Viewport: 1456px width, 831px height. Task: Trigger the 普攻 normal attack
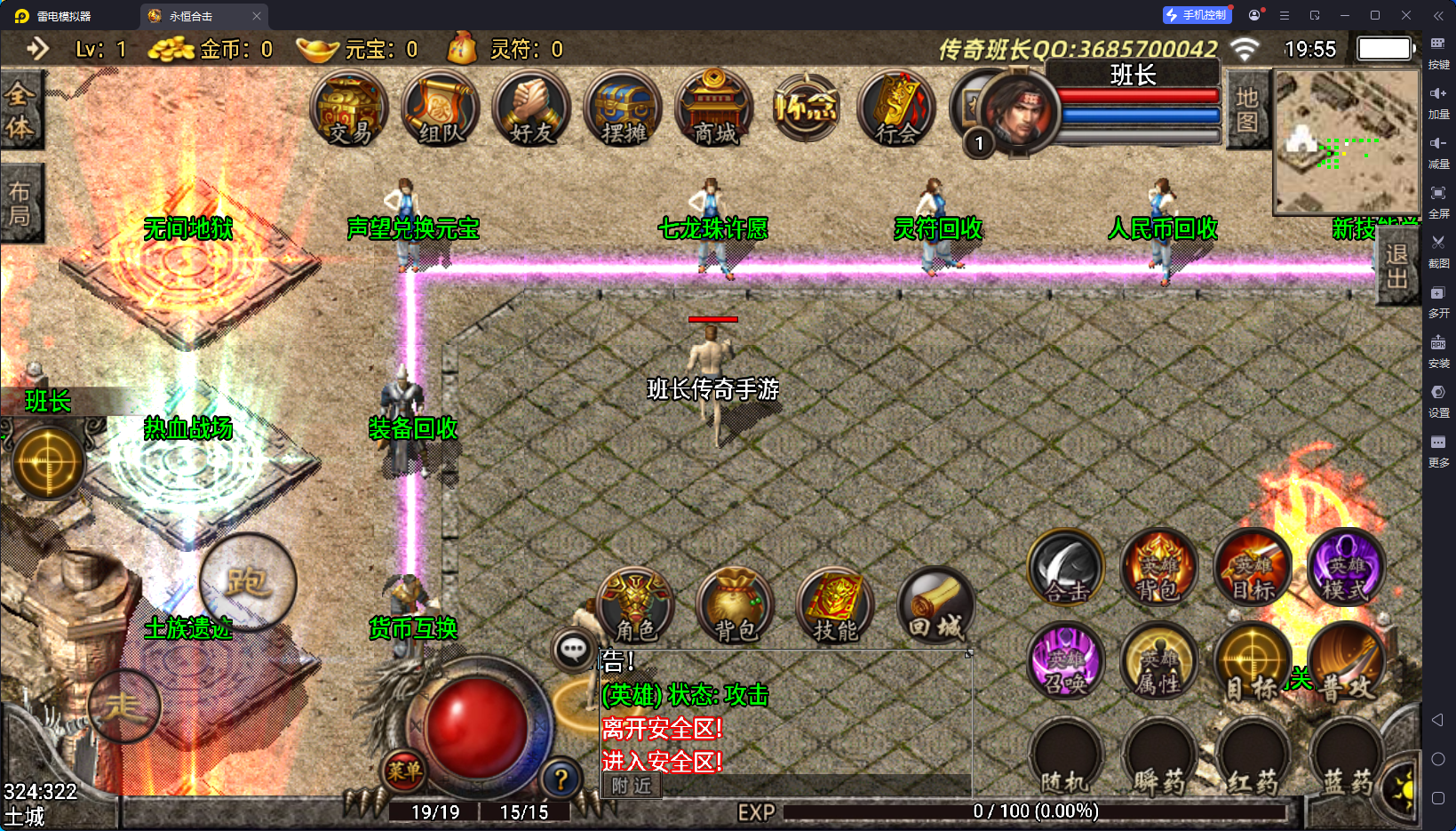pos(1346,662)
